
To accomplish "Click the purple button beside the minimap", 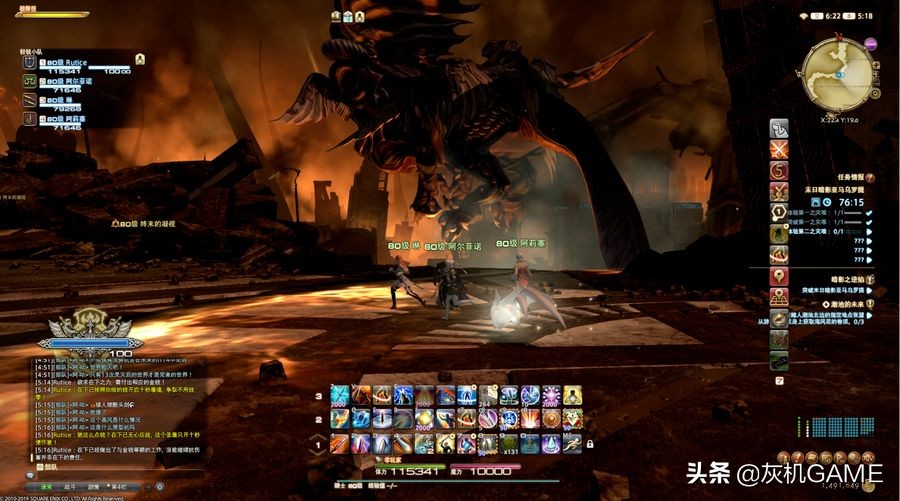I will point(870,44).
